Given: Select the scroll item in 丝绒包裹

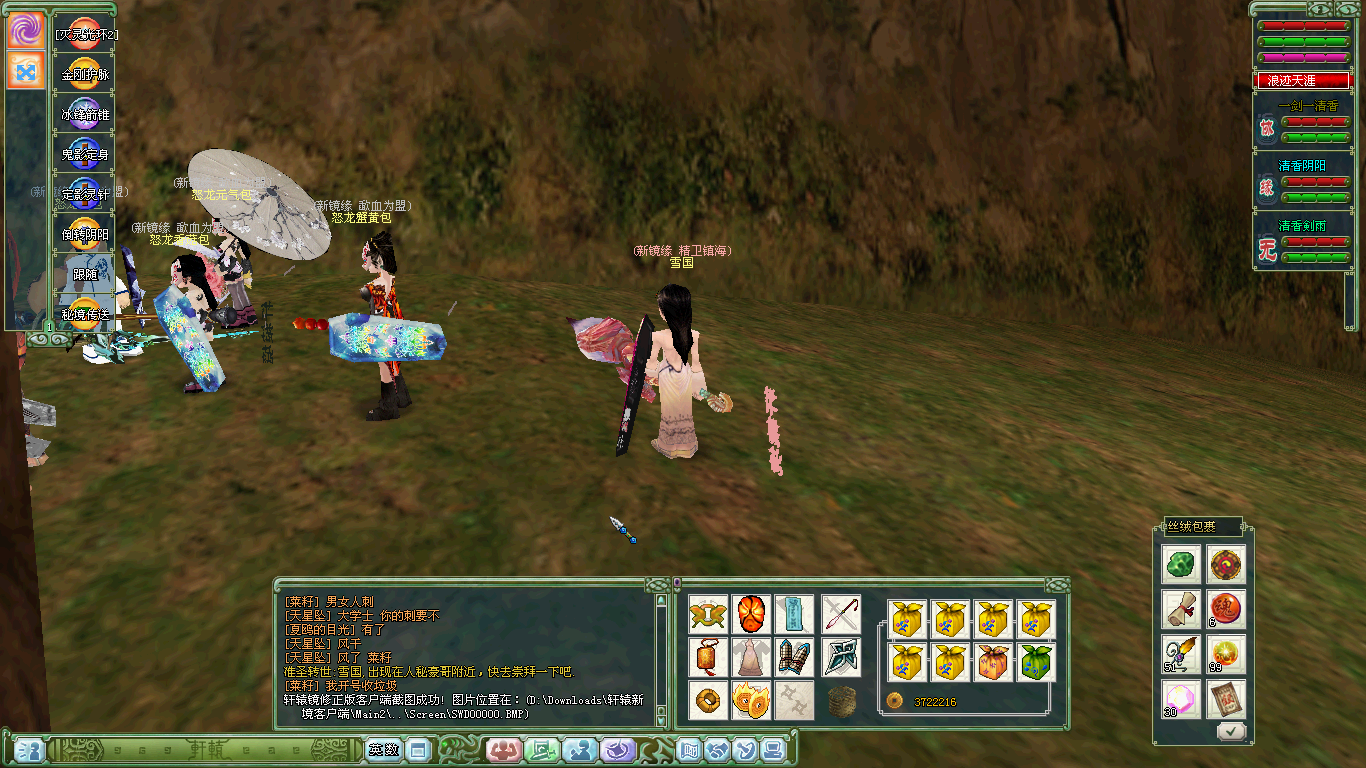Looking at the screenshot, I should pyautogui.click(x=1181, y=608).
